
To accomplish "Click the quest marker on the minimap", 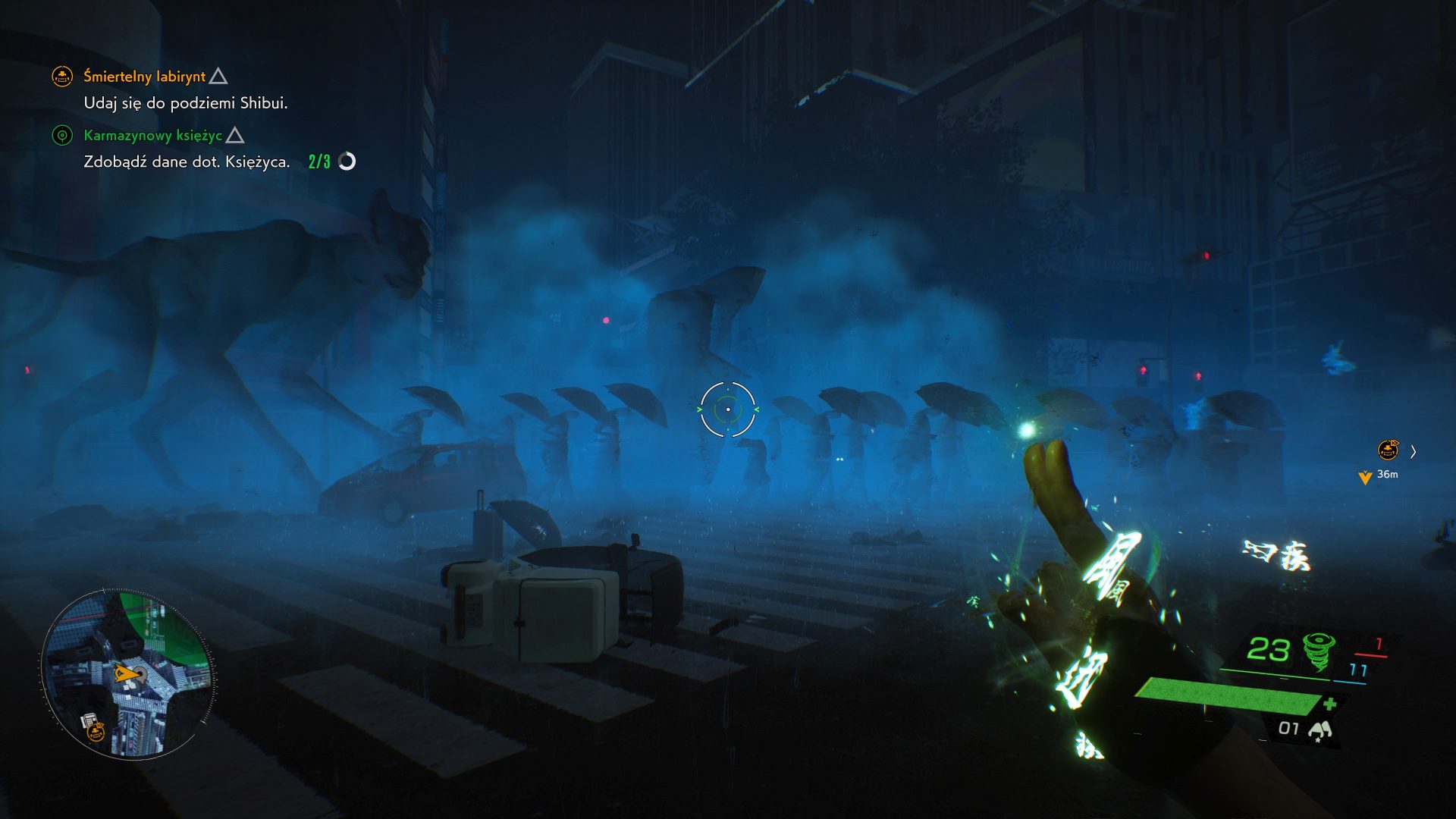I will [x=95, y=730].
